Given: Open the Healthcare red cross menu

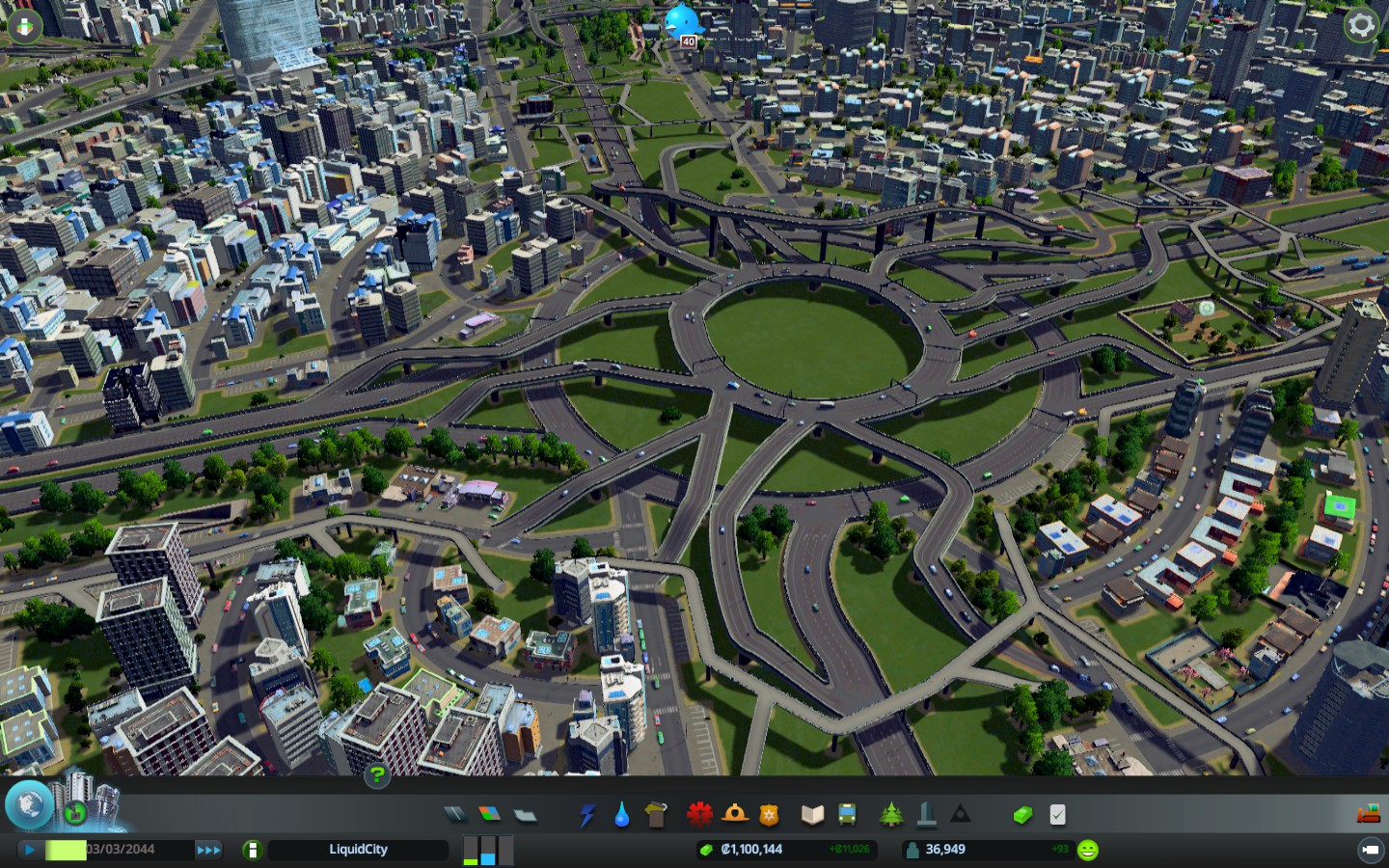Looking at the screenshot, I should click(x=699, y=815).
